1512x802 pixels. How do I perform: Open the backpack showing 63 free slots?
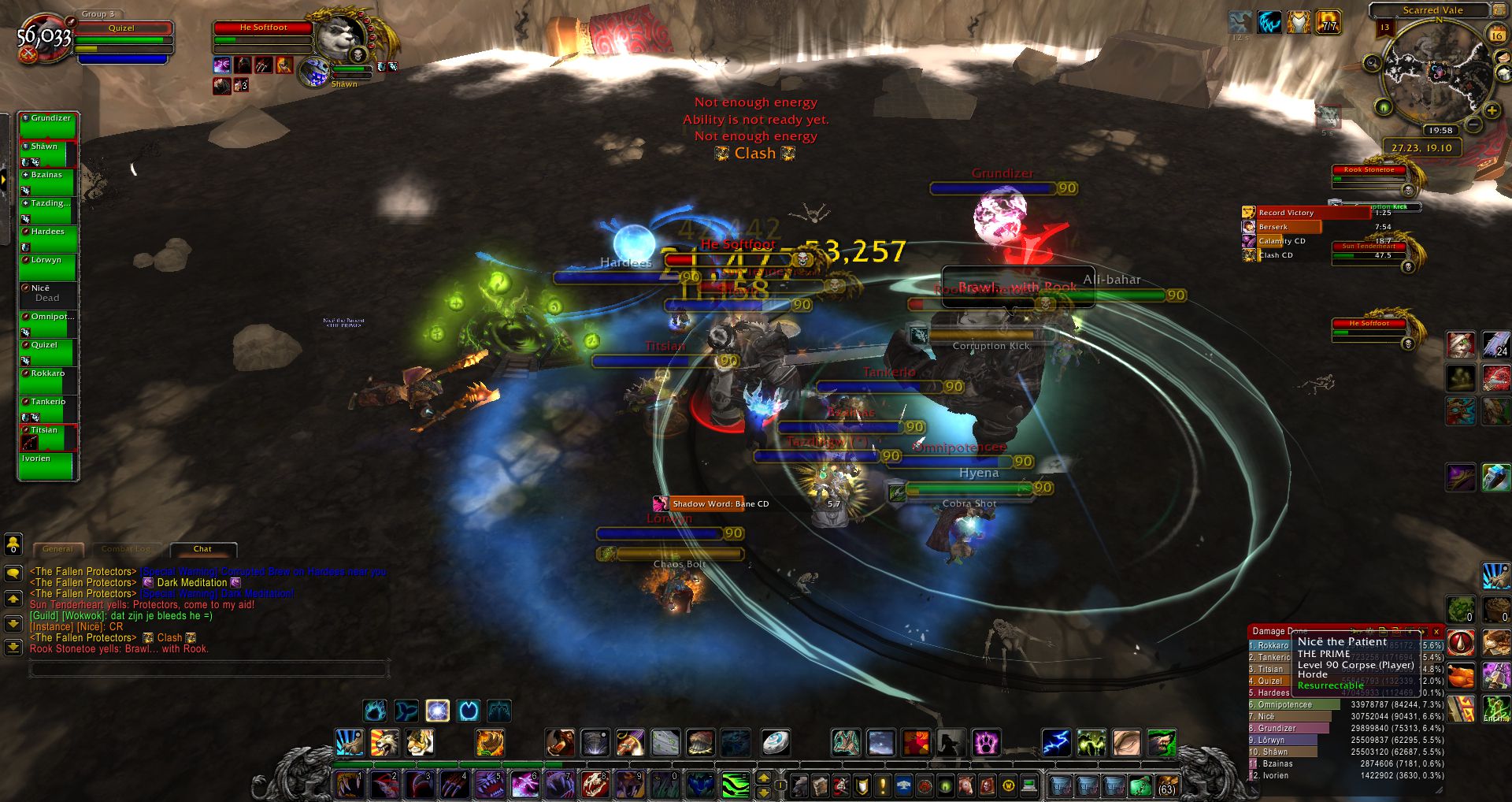pyautogui.click(x=1166, y=785)
